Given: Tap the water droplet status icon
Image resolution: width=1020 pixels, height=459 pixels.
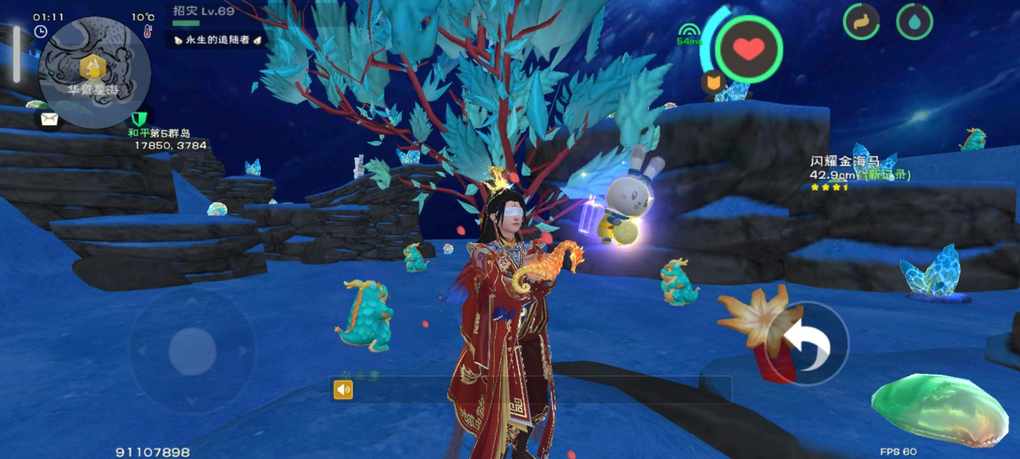Looking at the screenshot, I should [914, 22].
